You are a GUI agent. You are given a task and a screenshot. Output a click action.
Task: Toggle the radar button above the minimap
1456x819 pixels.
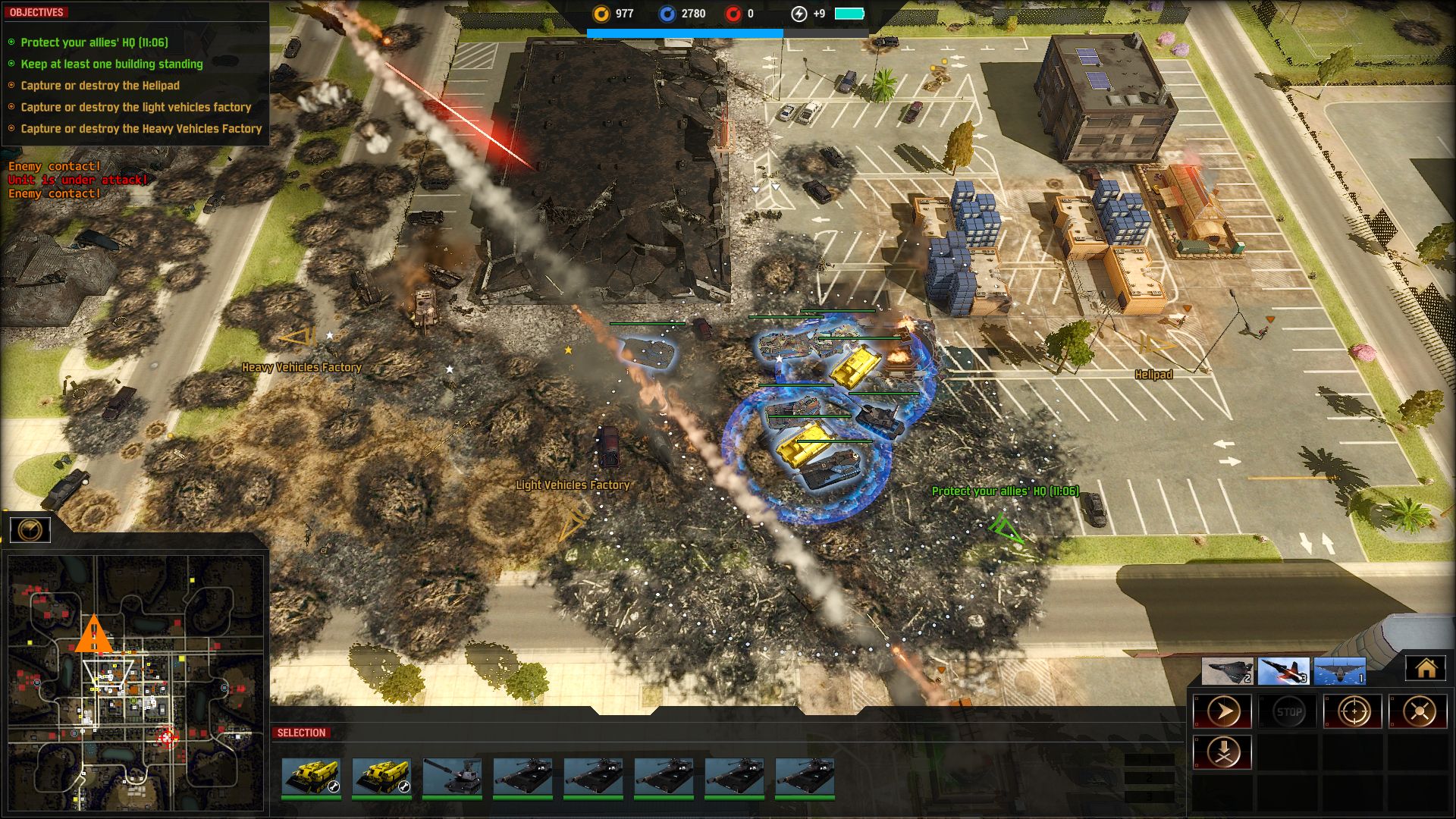tap(30, 529)
